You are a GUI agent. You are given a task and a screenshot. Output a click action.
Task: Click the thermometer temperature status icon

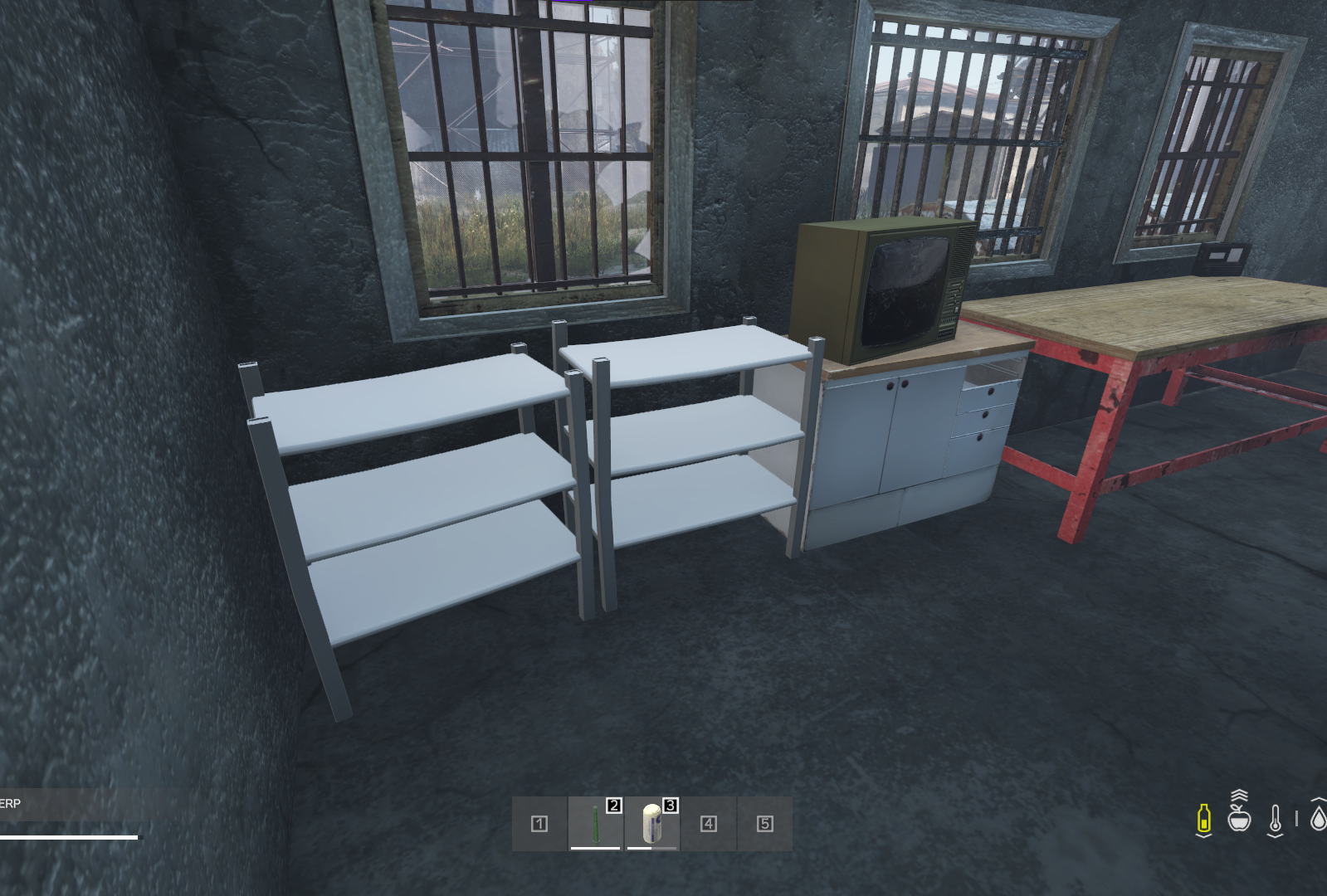point(1276,817)
